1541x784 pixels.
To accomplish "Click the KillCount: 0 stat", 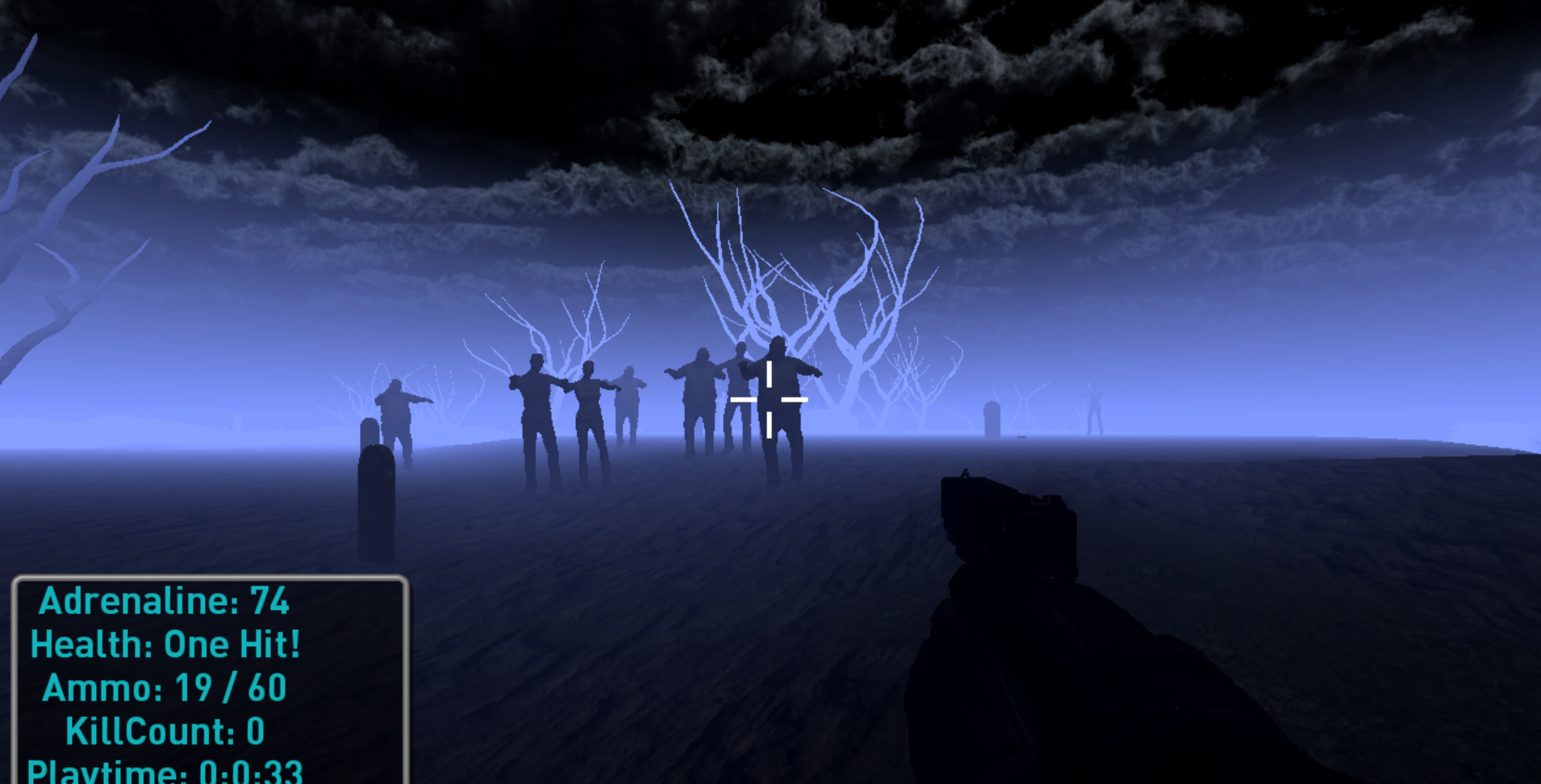I will tap(167, 730).
